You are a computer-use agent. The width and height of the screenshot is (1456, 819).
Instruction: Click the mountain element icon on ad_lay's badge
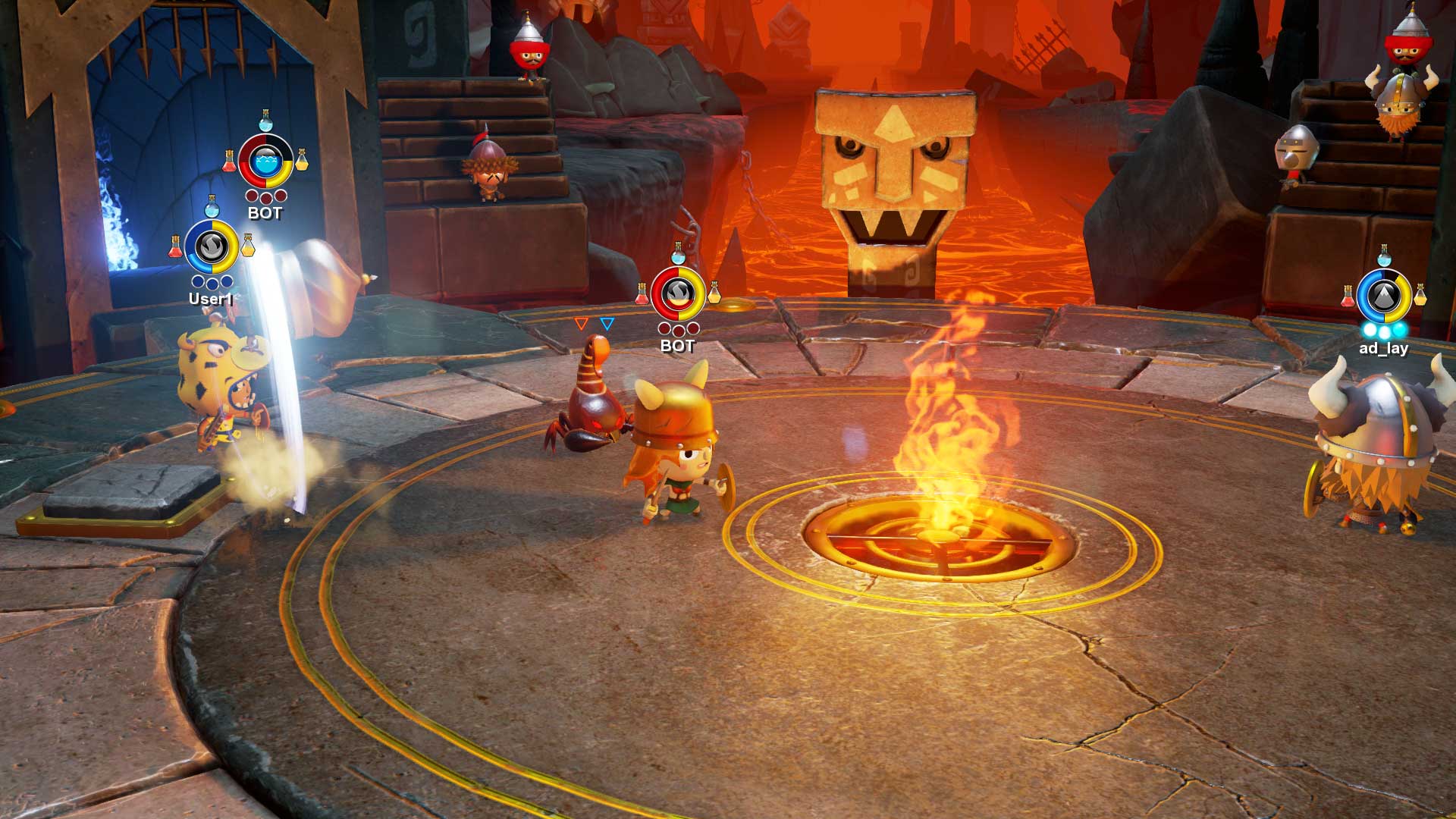pyautogui.click(x=1383, y=295)
